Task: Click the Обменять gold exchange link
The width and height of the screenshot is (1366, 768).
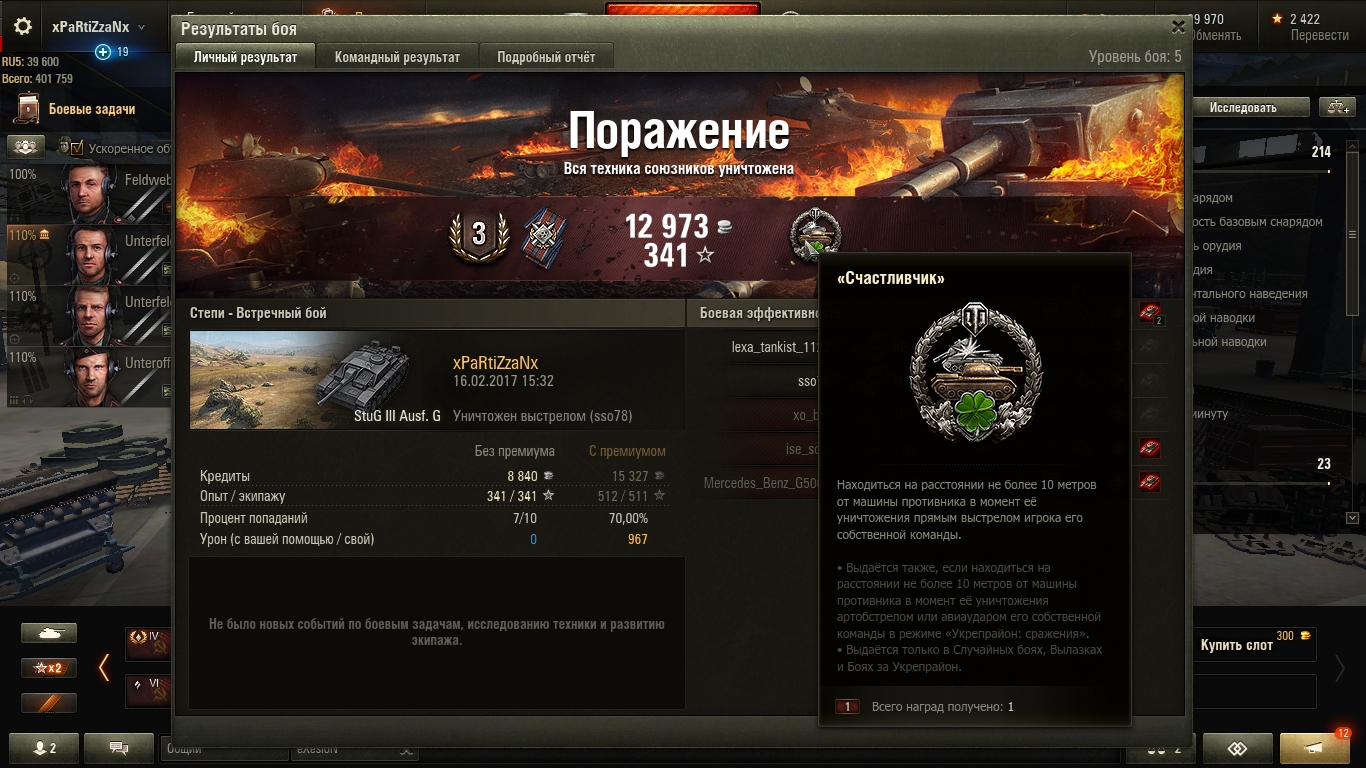Action: 1216,35
